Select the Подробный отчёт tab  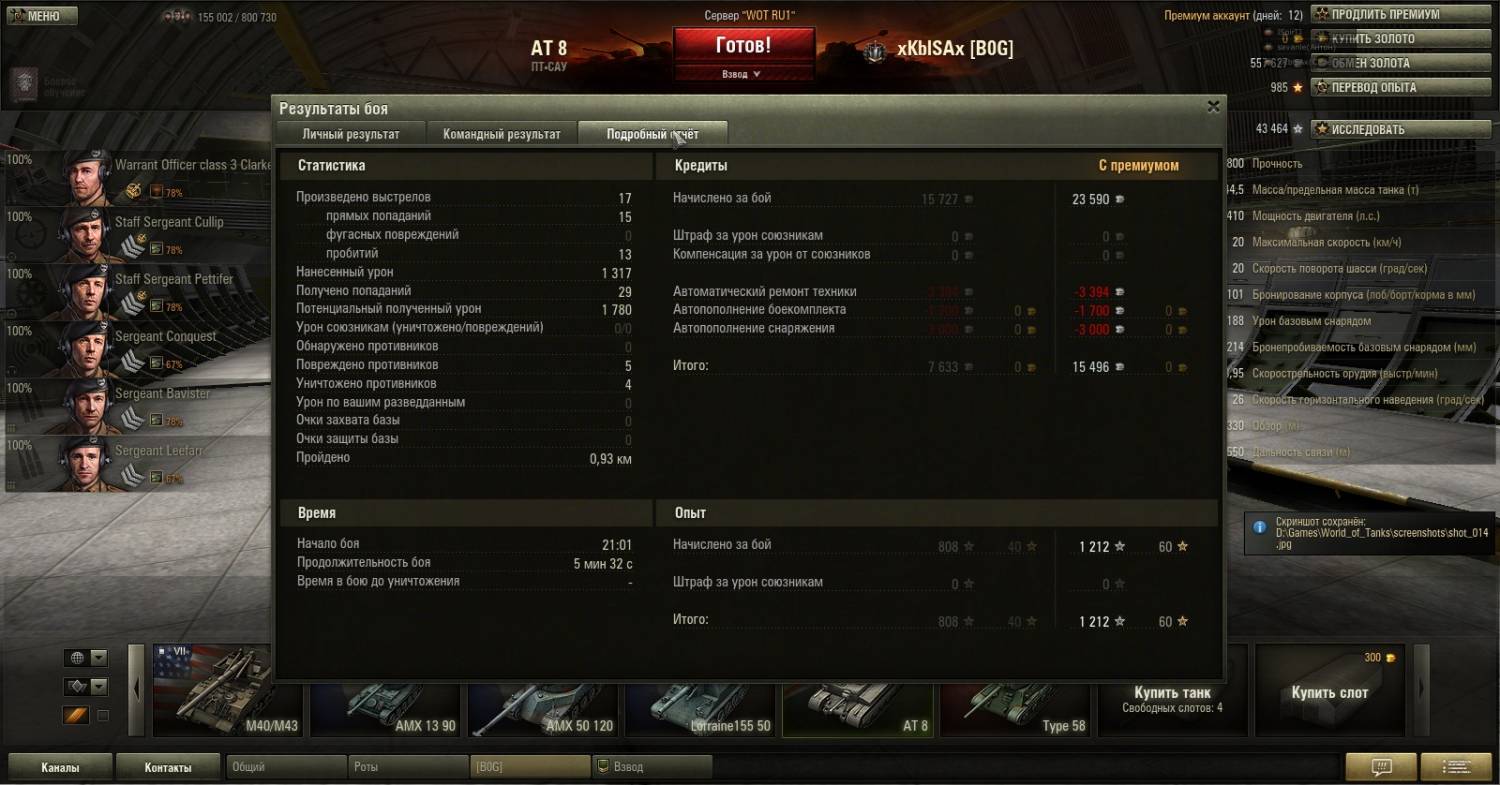(x=652, y=134)
